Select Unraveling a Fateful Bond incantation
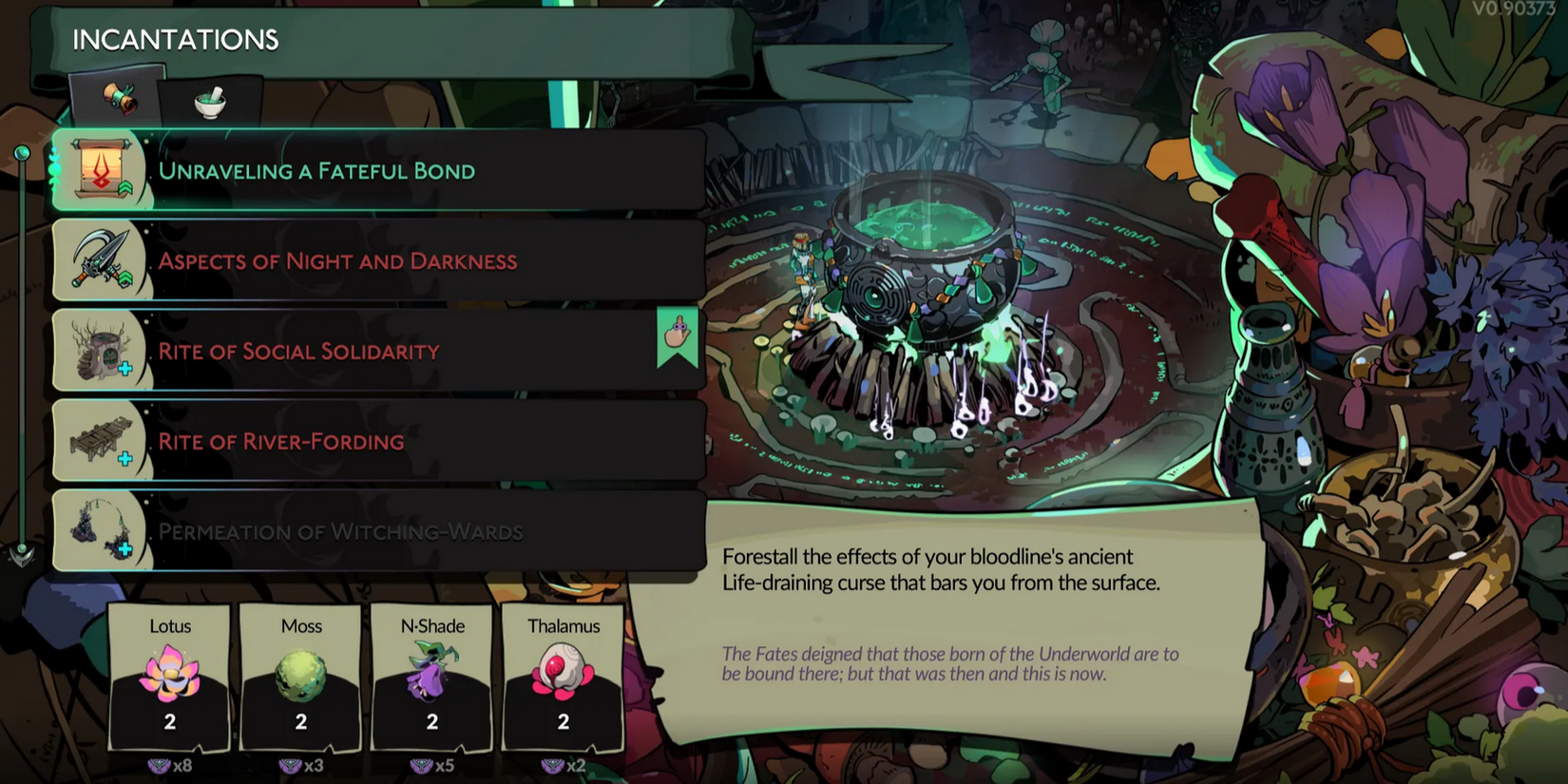1568x784 pixels. click(x=380, y=171)
